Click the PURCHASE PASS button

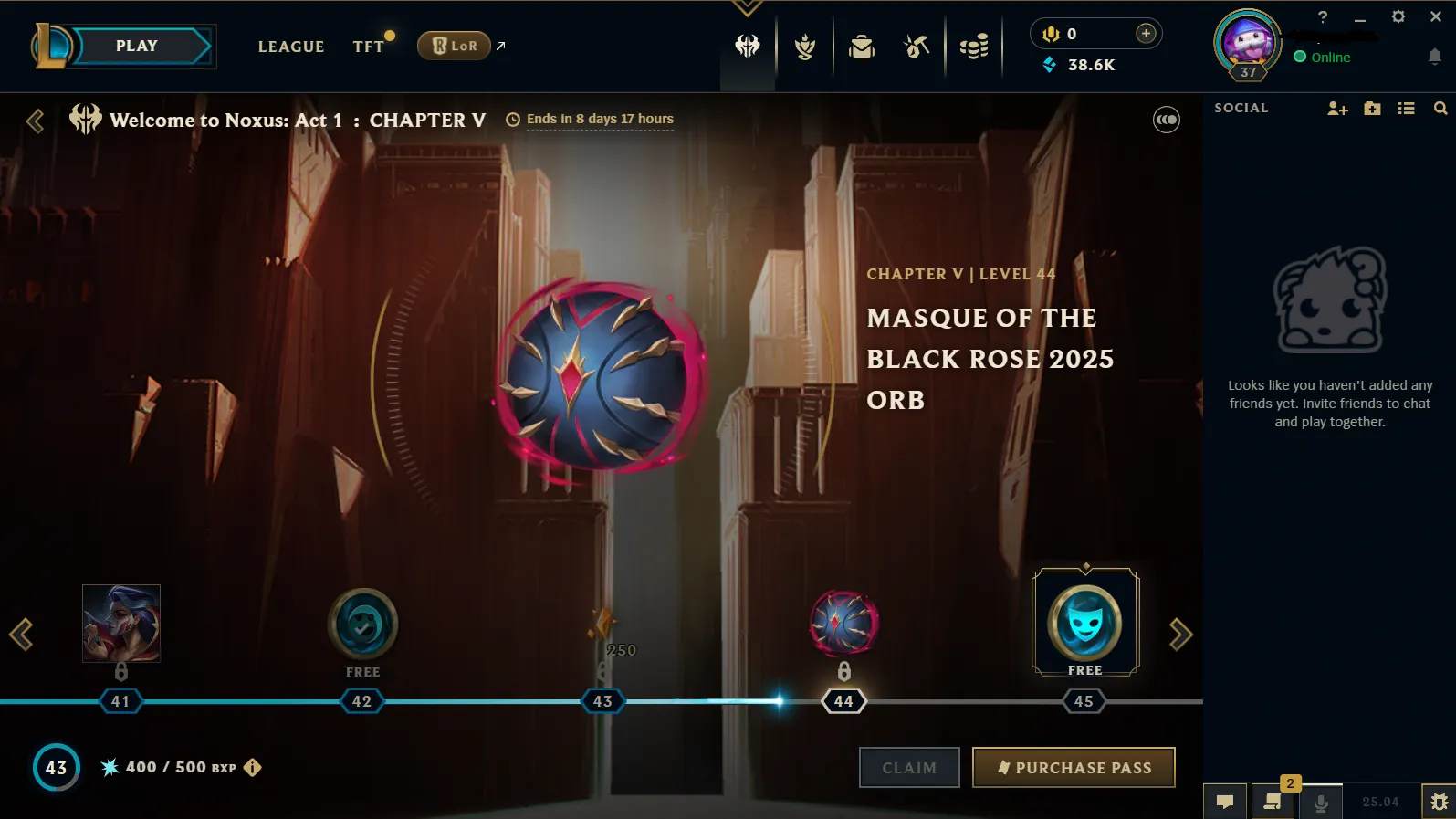tap(1074, 767)
